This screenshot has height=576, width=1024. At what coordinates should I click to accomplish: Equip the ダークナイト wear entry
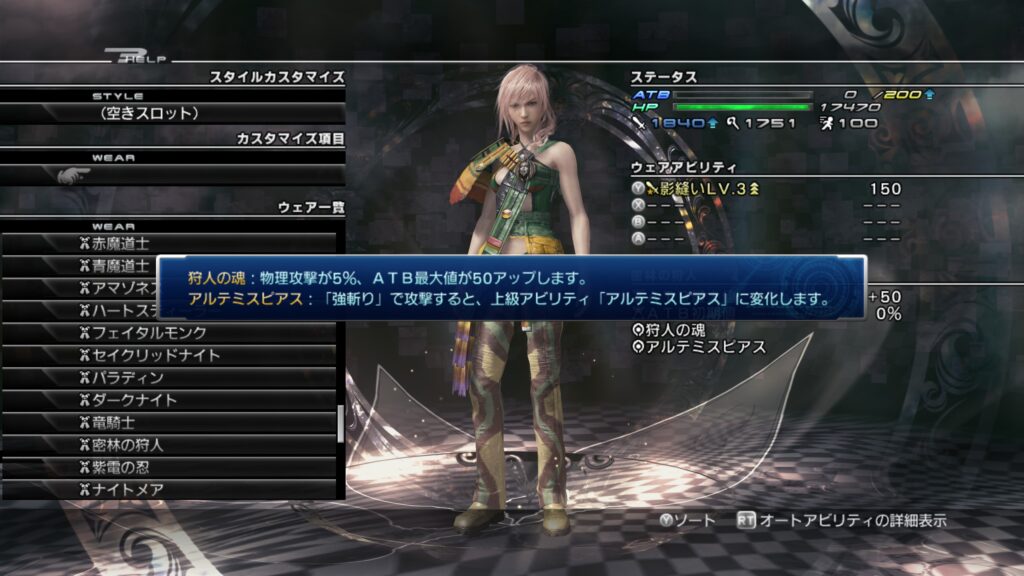[x=170, y=400]
